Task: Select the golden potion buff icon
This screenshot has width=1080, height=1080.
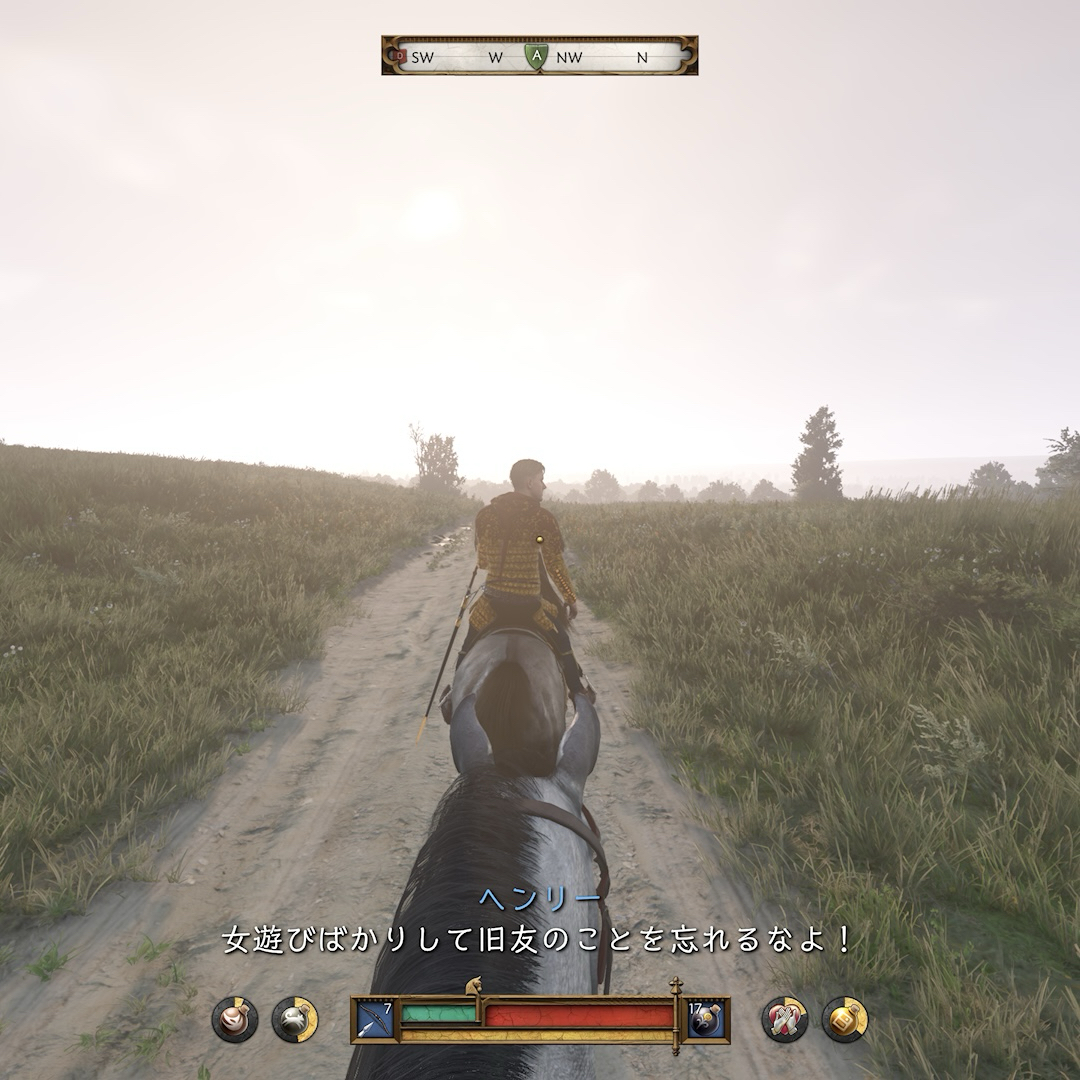Action: 844,1019
